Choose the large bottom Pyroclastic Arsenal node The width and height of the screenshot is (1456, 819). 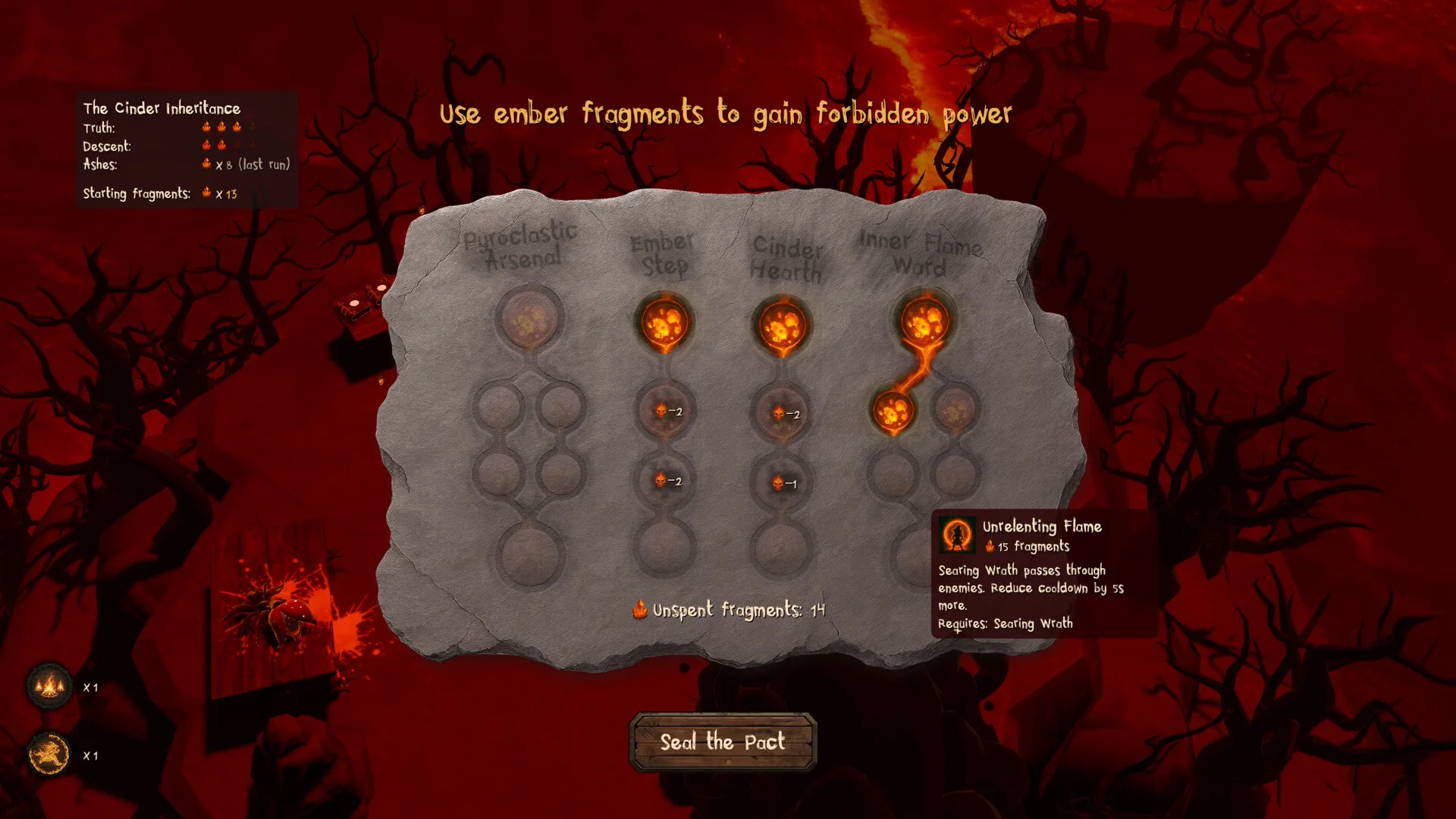point(529,554)
